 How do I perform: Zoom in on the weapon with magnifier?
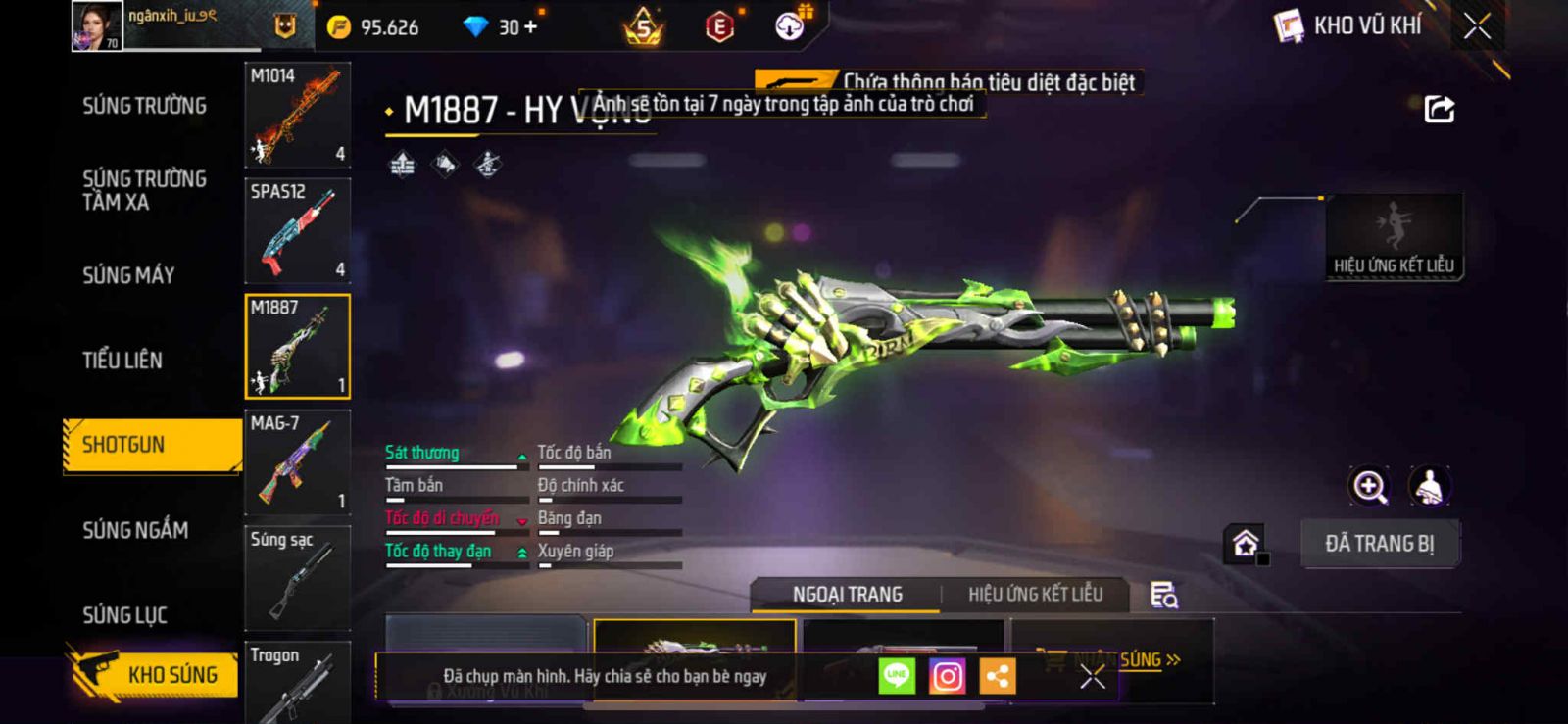pyautogui.click(x=1369, y=486)
